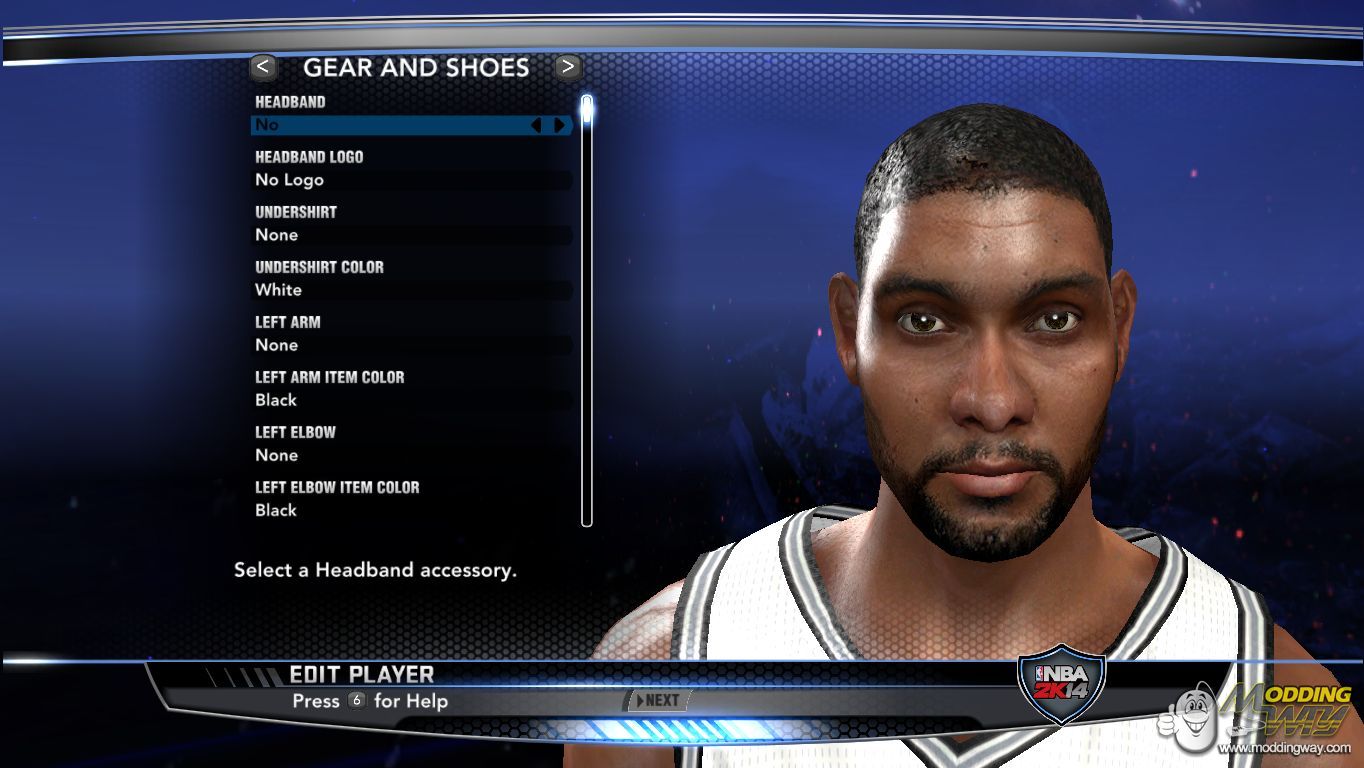This screenshot has height=768, width=1364.
Task: Choose the Left Elbow accessory row
Action: pyautogui.click(x=410, y=455)
